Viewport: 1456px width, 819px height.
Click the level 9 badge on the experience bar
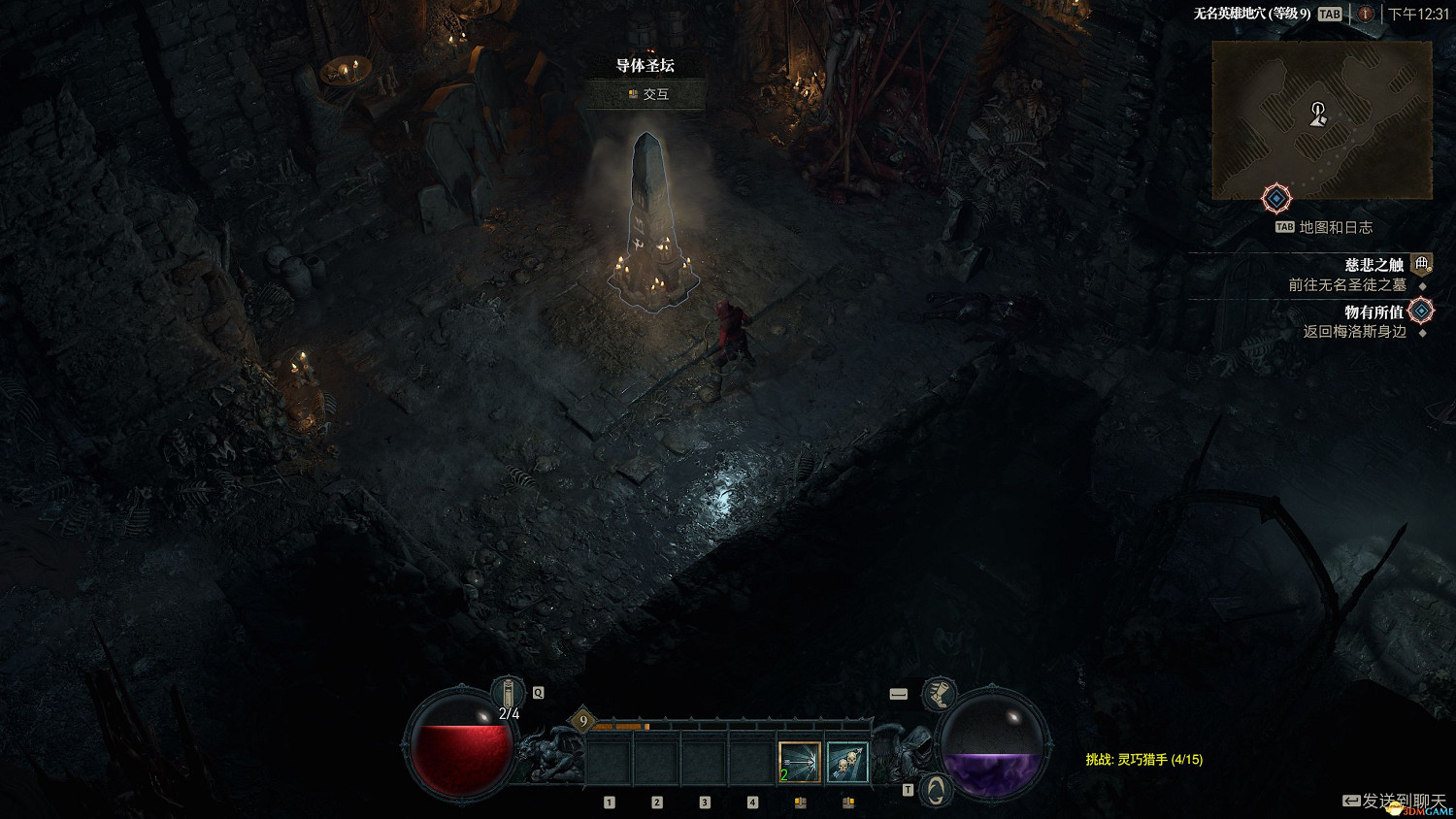coord(582,720)
